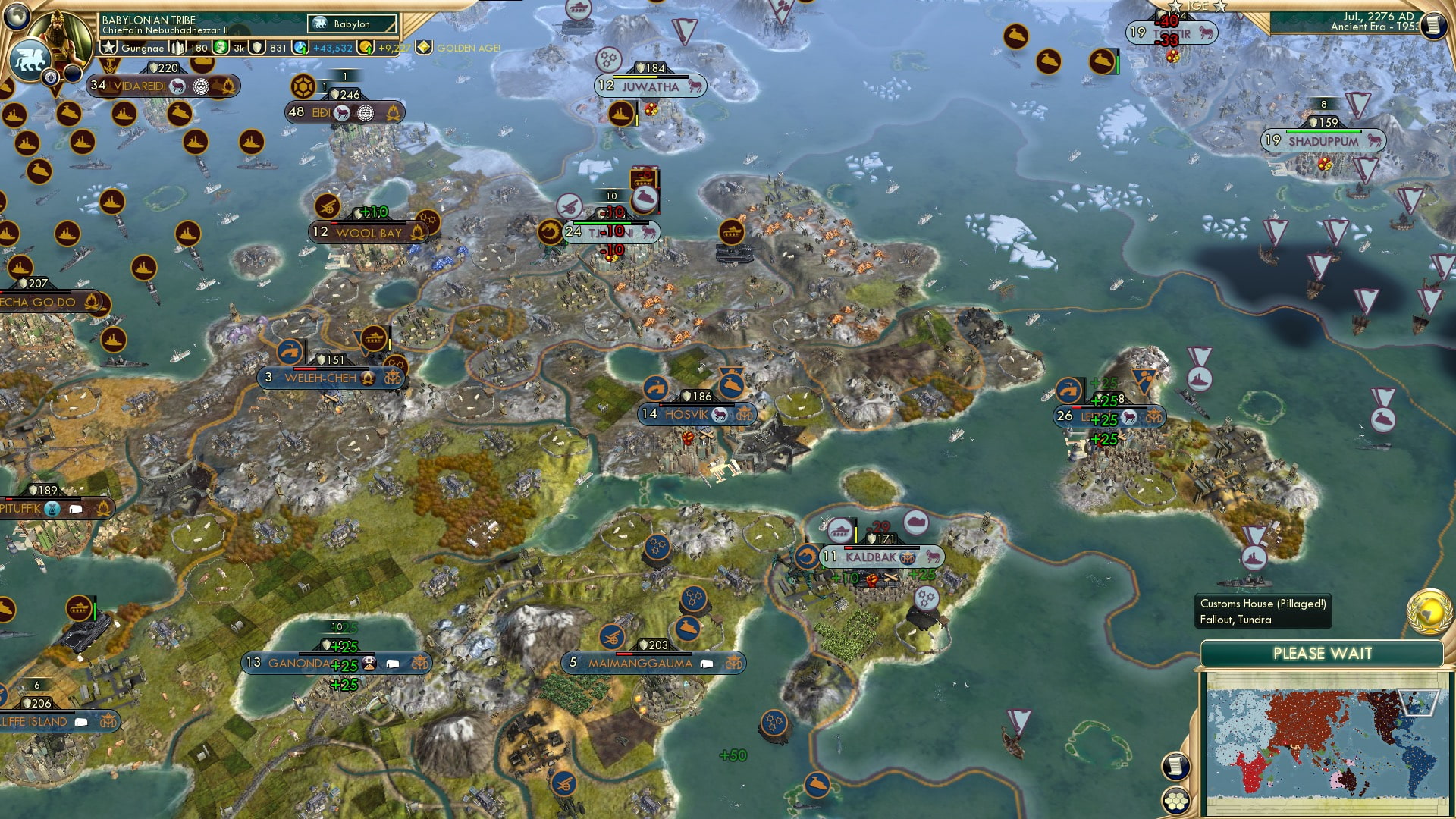Screen dimensions: 1456x819
Task: Click the gold coin icon showing +9,227
Action: coord(366,47)
